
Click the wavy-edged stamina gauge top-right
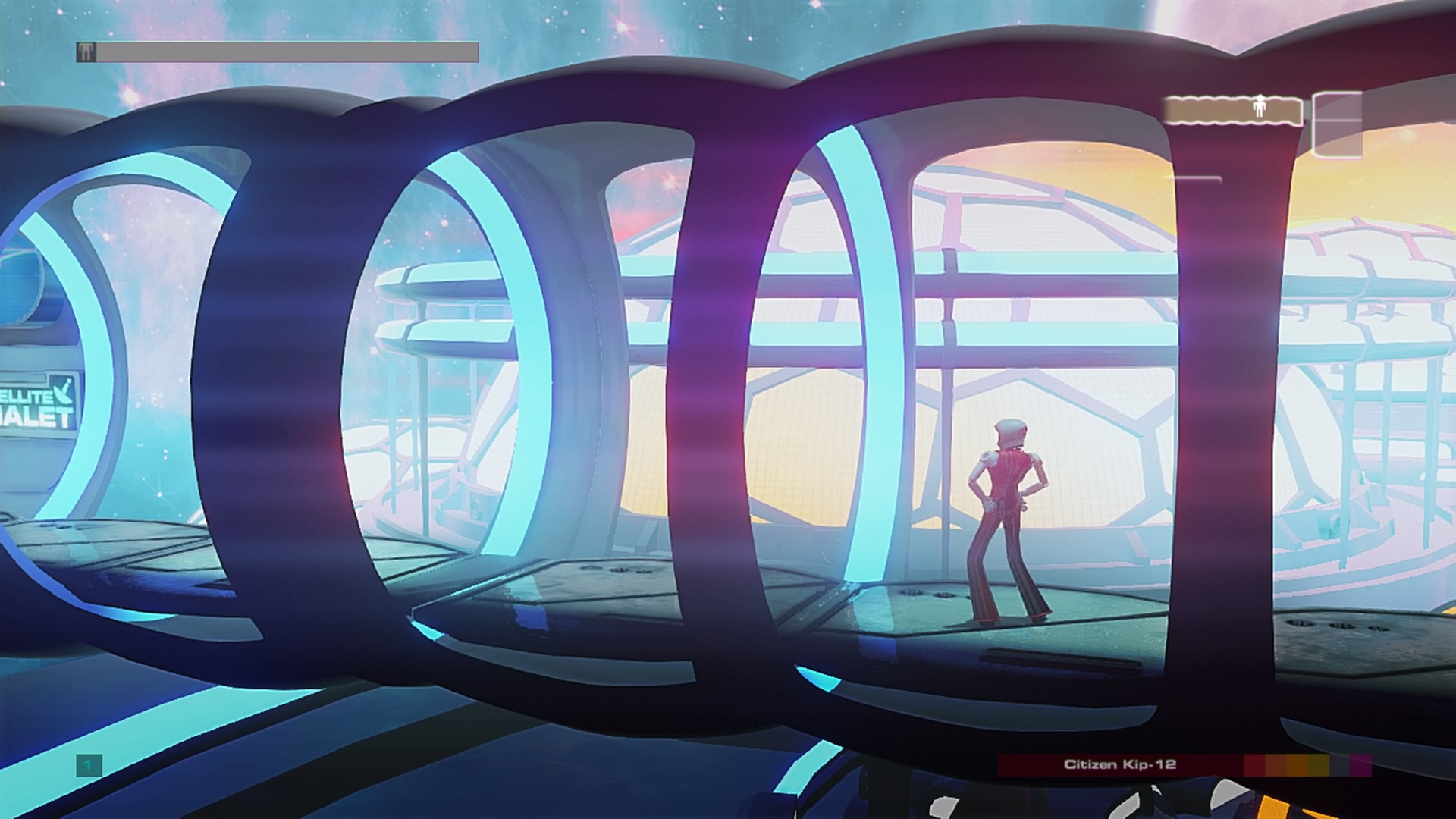point(1232,111)
